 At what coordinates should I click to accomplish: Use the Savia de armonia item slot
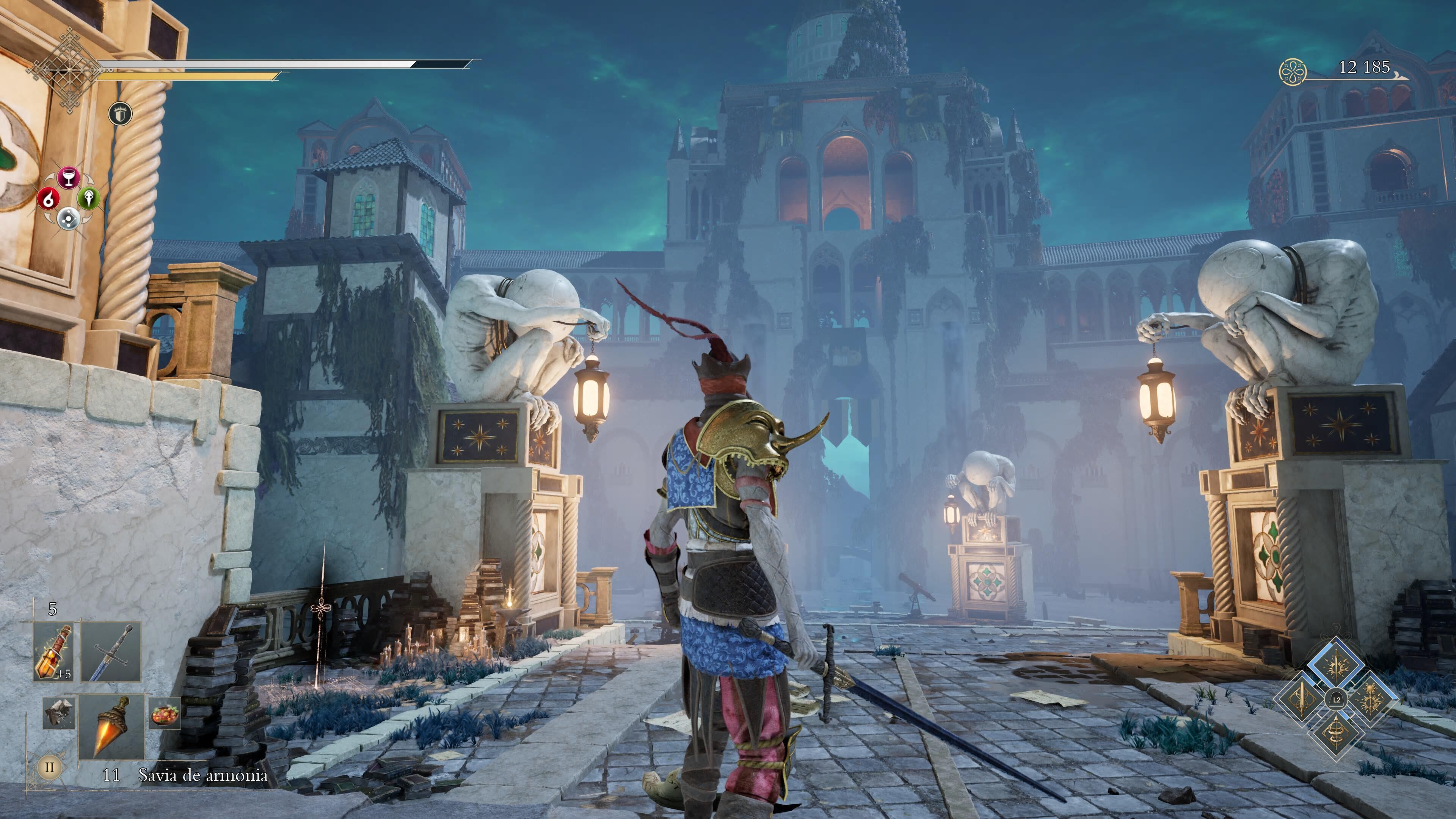(x=111, y=727)
